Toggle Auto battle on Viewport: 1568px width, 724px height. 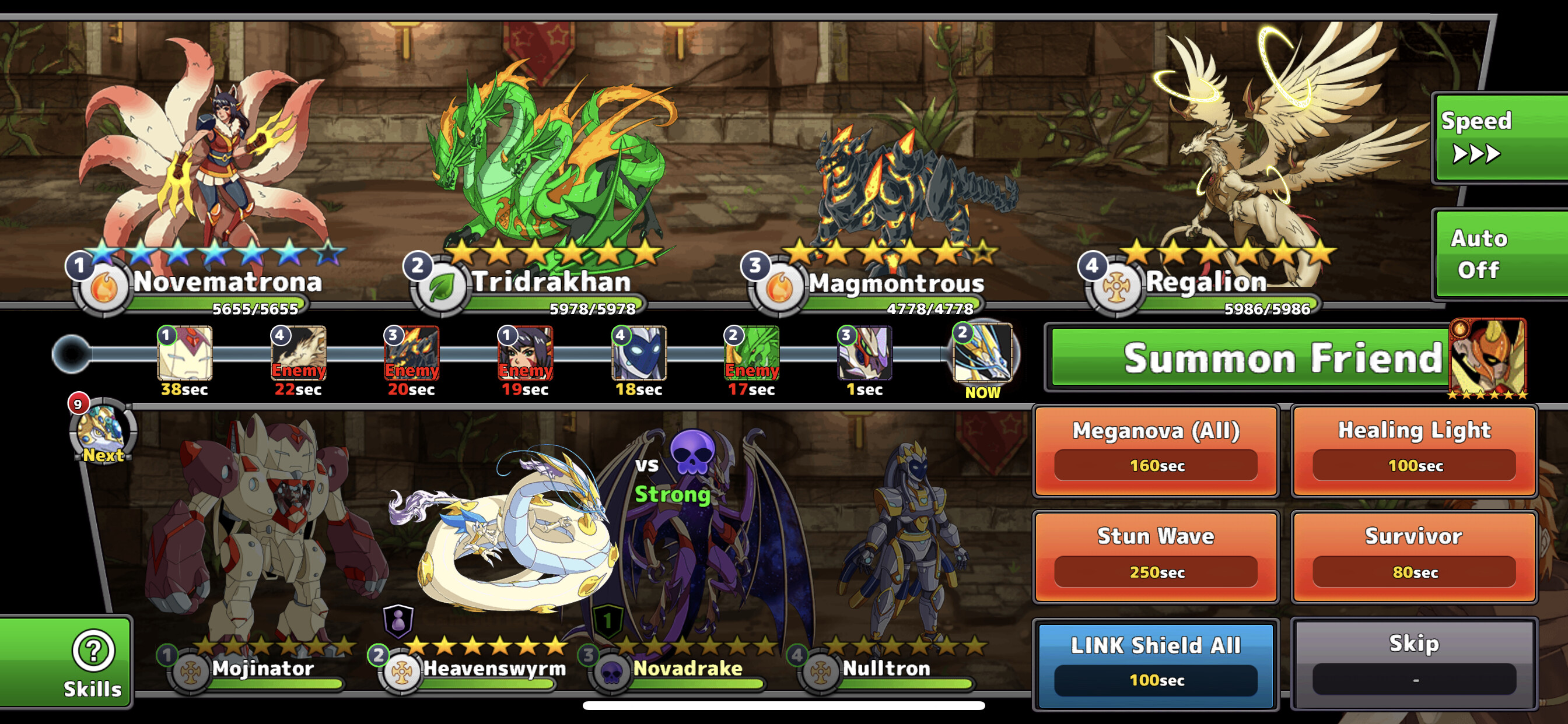(1500, 254)
